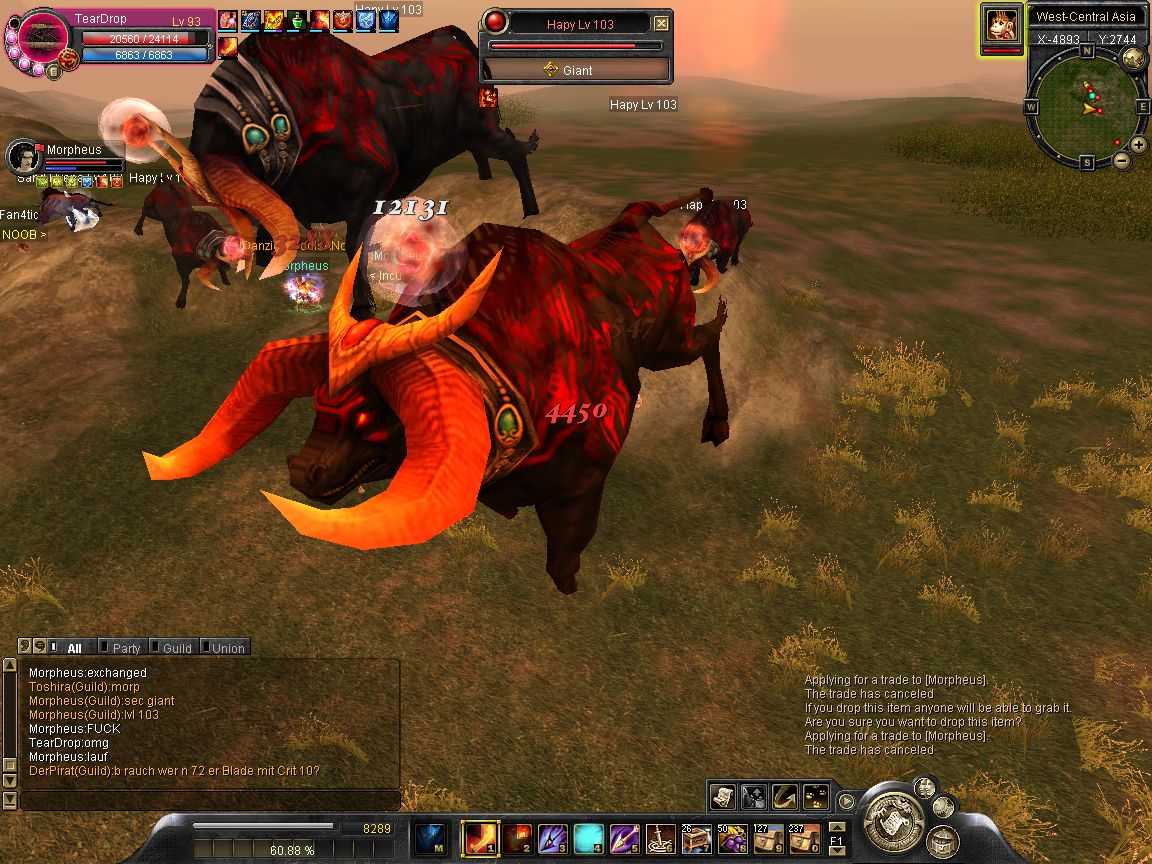Switch to the Party chat tab

(126, 648)
